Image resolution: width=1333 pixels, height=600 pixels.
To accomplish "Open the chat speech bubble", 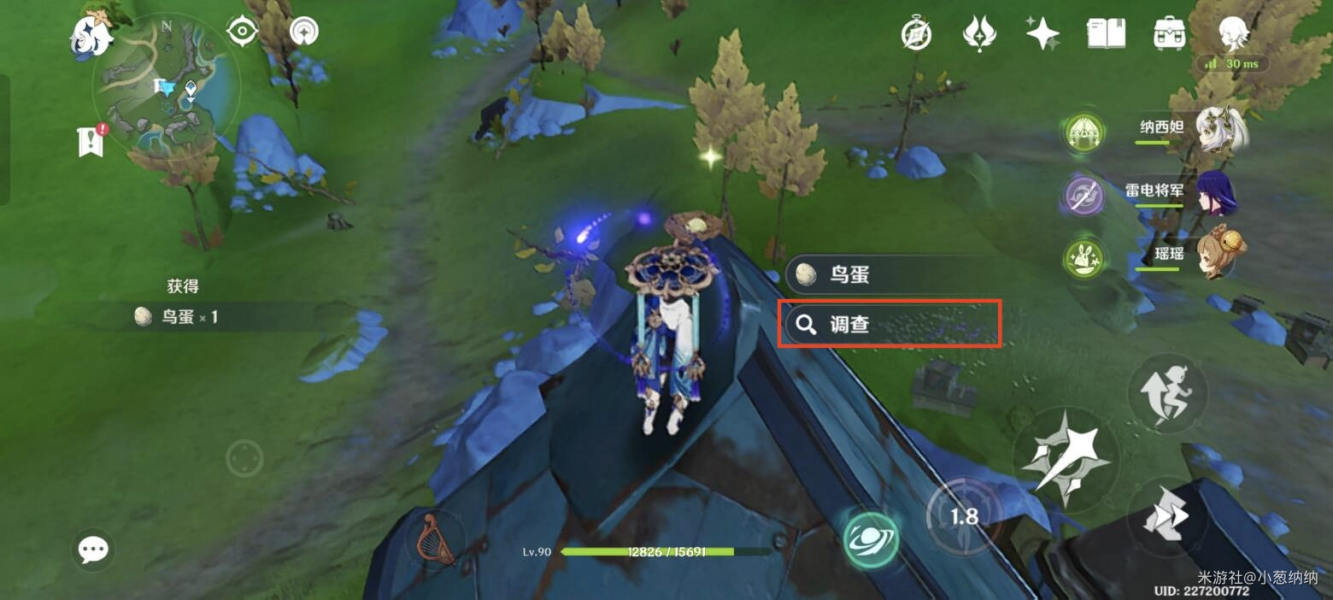I will [93, 549].
